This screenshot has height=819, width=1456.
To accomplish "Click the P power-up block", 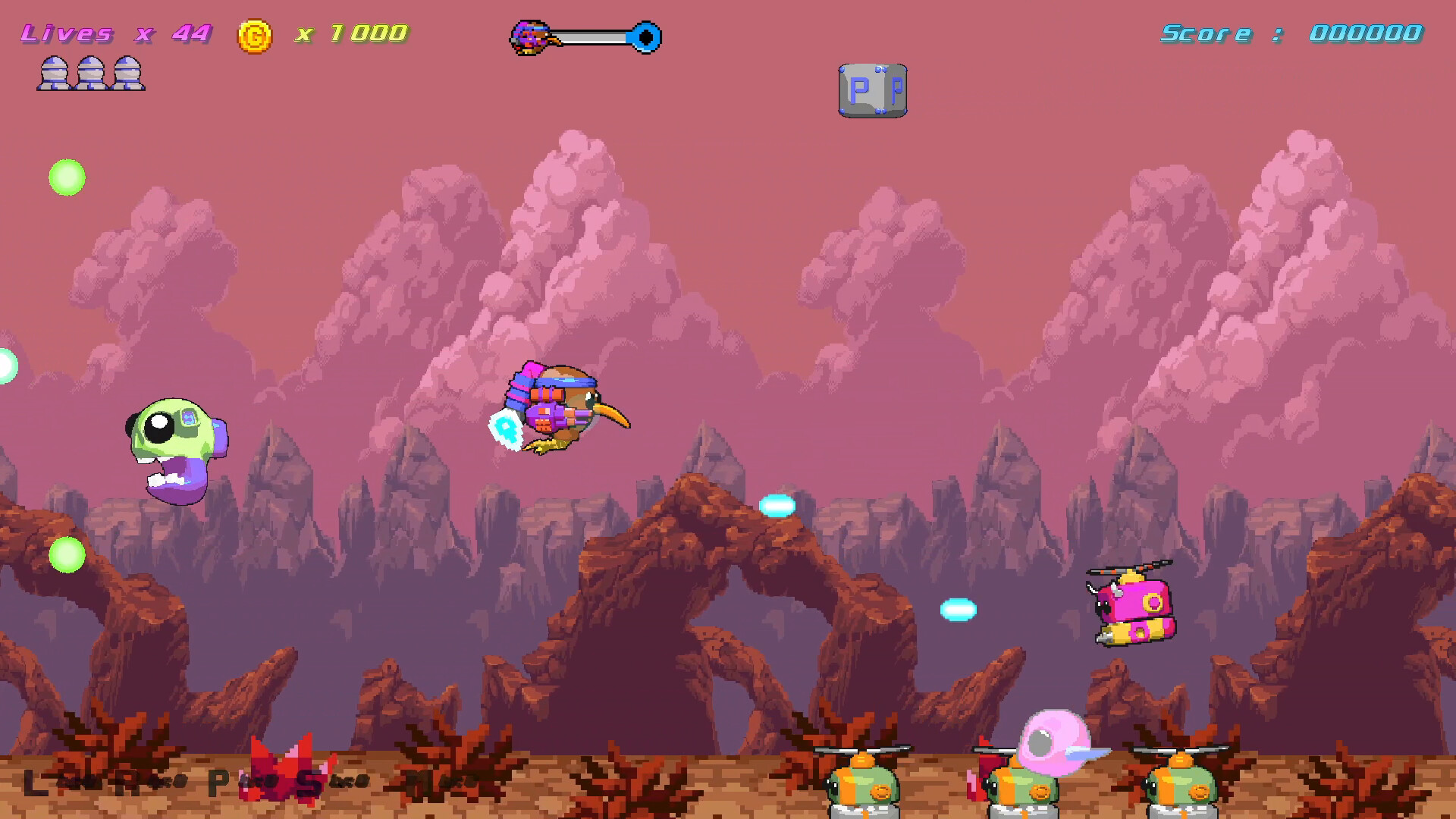I will 872,89.
